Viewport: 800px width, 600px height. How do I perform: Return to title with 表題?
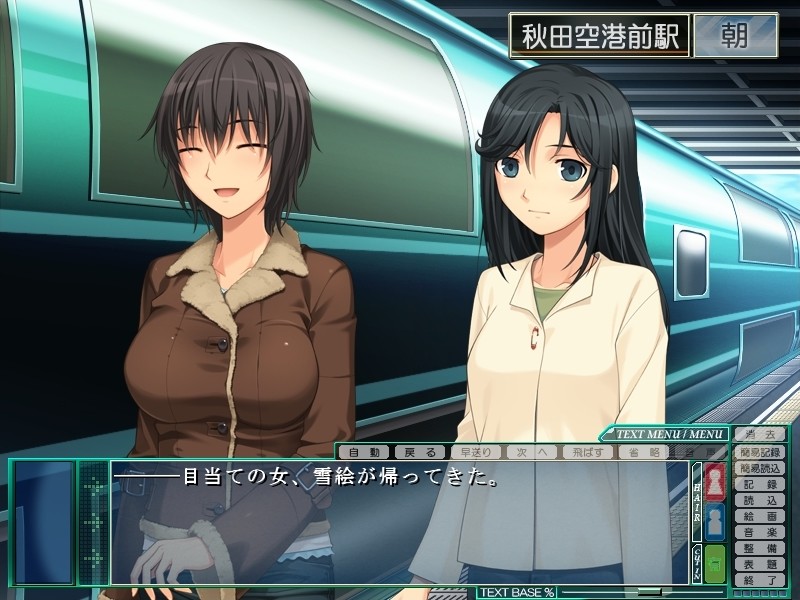(760, 565)
